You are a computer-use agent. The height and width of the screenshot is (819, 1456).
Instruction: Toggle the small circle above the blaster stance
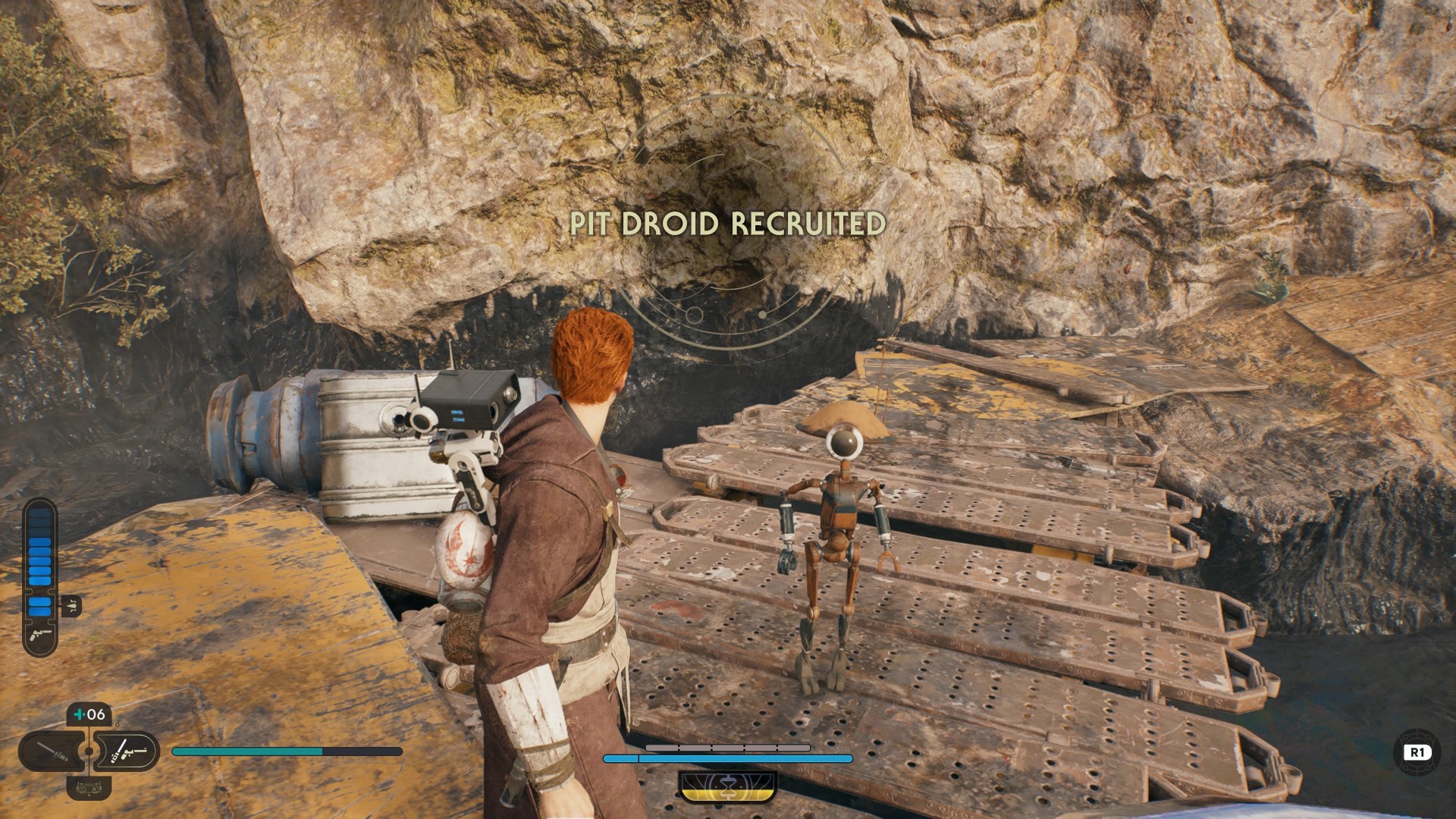click(118, 724)
